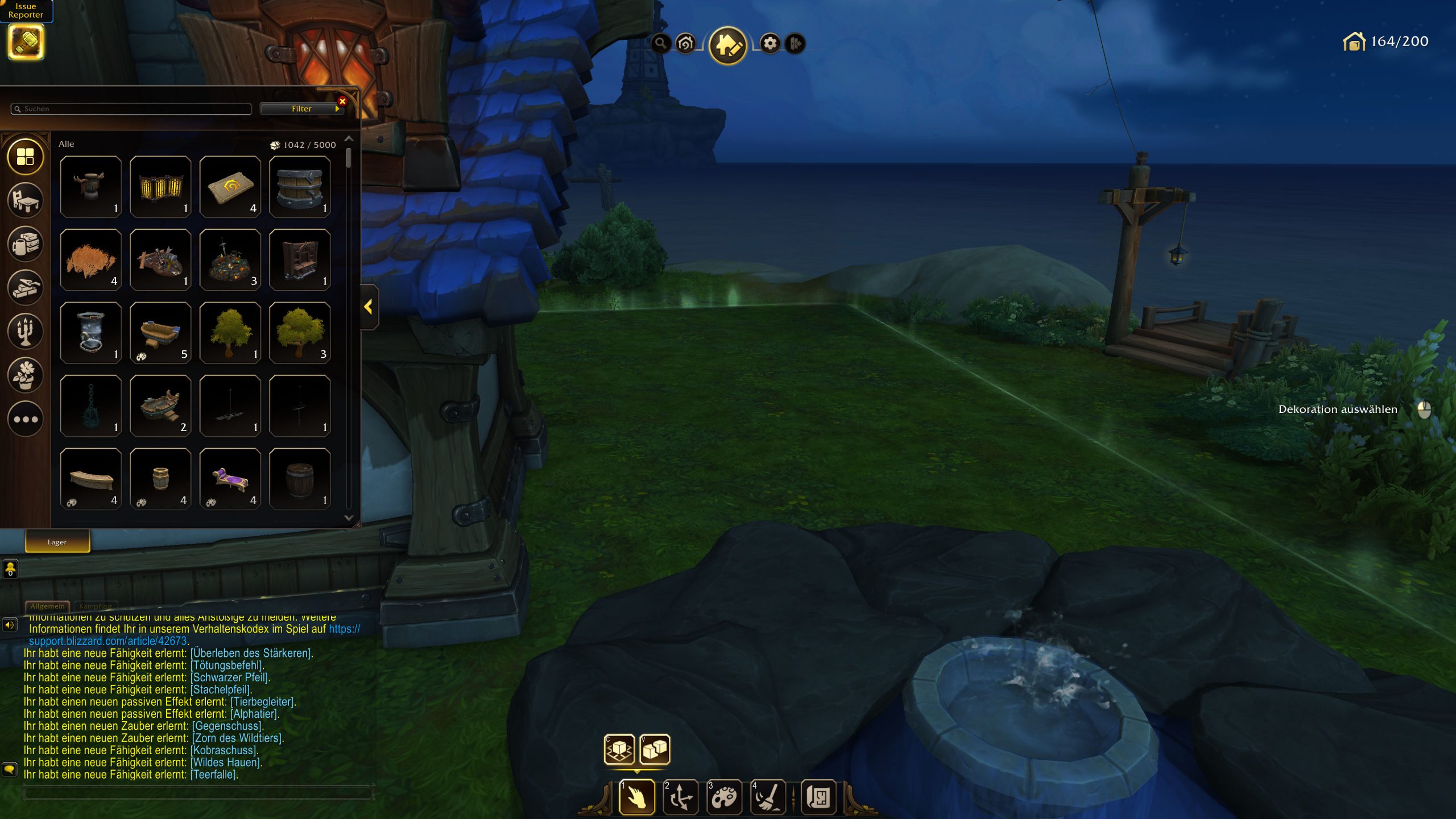The image size is (1456, 819).
Task: Choose the paint palette customization tool
Action: point(724,797)
